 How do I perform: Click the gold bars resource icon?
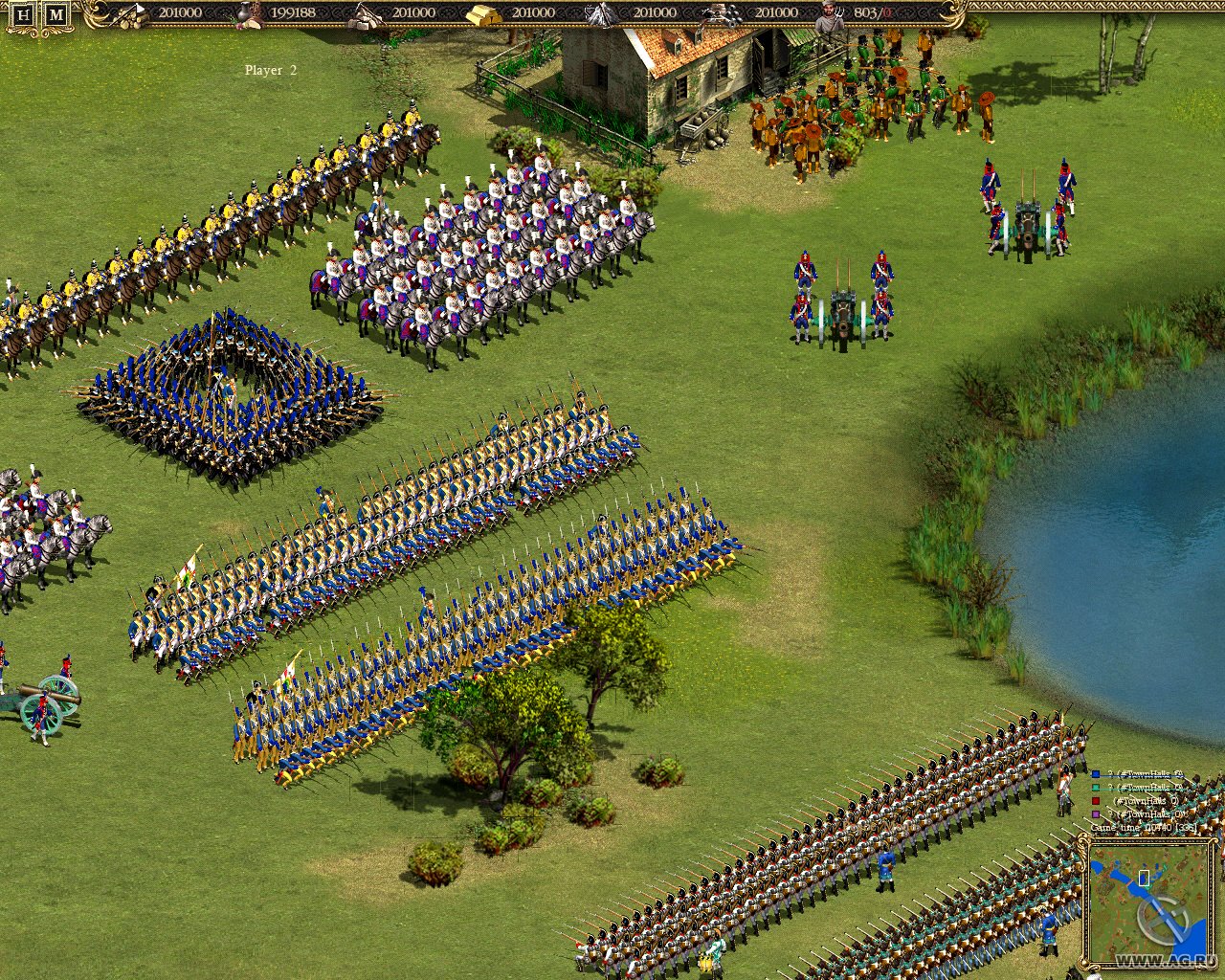[x=485, y=13]
